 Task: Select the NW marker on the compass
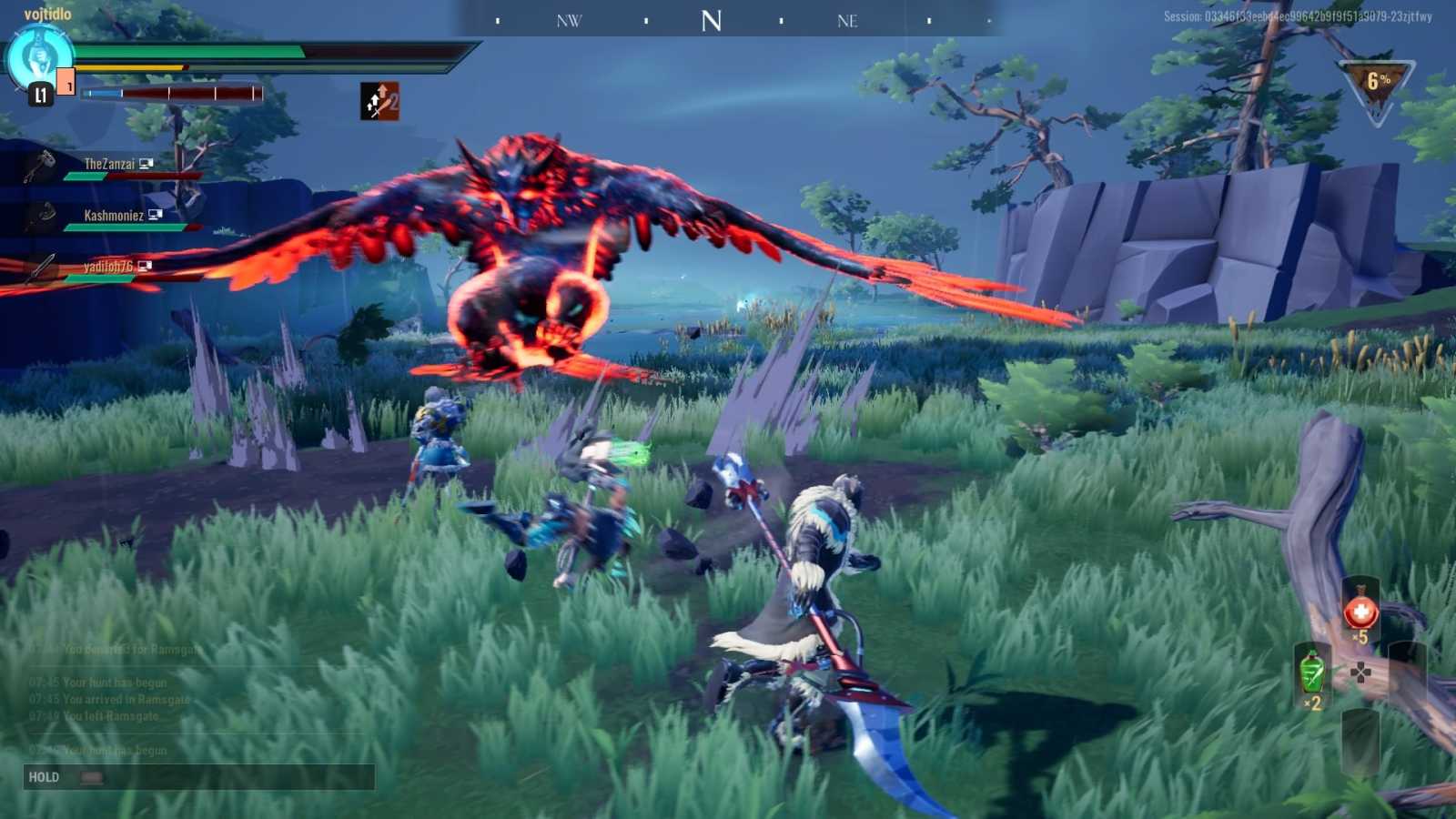pos(569,20)
